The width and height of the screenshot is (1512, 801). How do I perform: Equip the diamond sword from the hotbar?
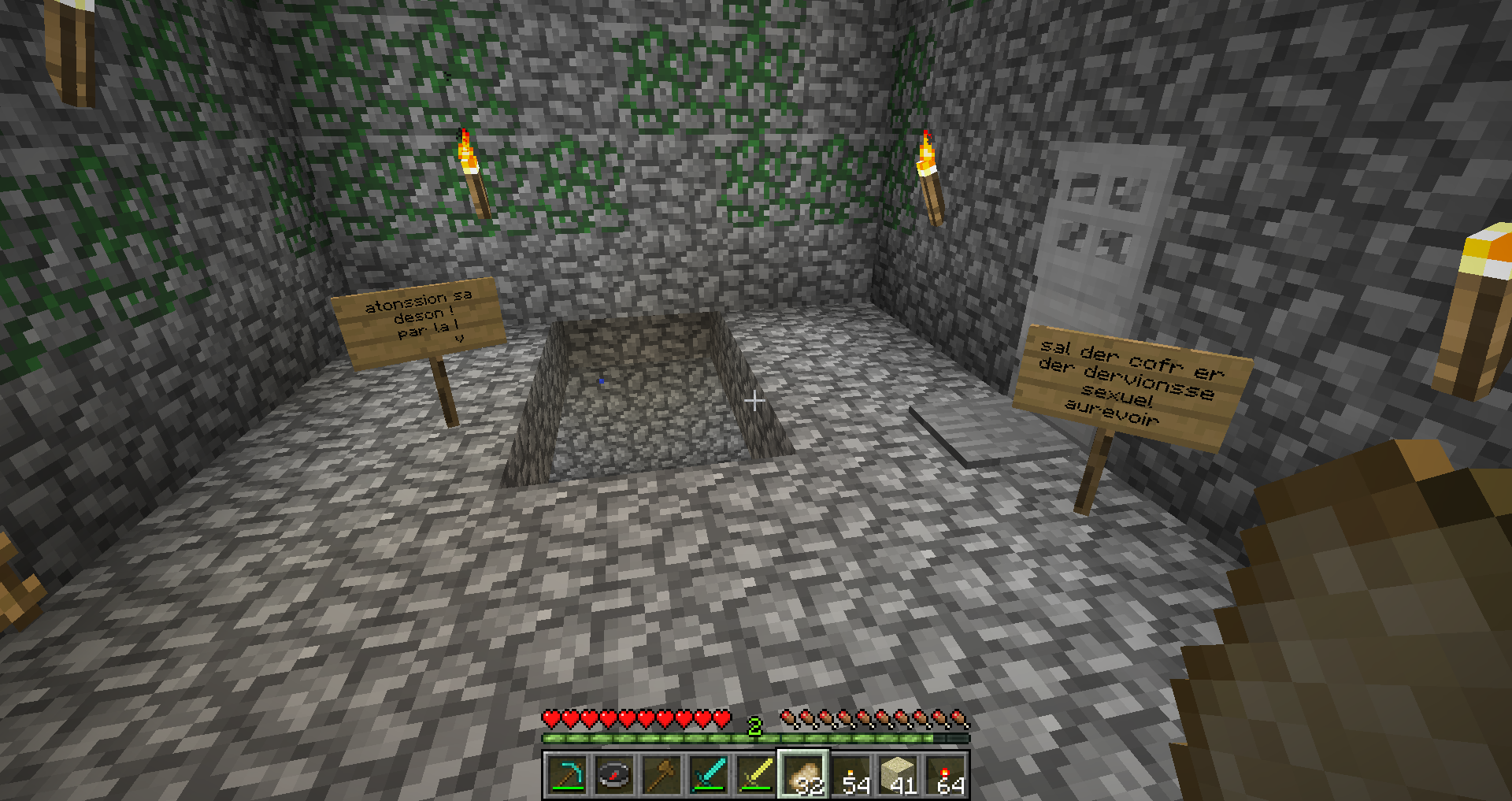pyautogui.click(x=709, y=775)
